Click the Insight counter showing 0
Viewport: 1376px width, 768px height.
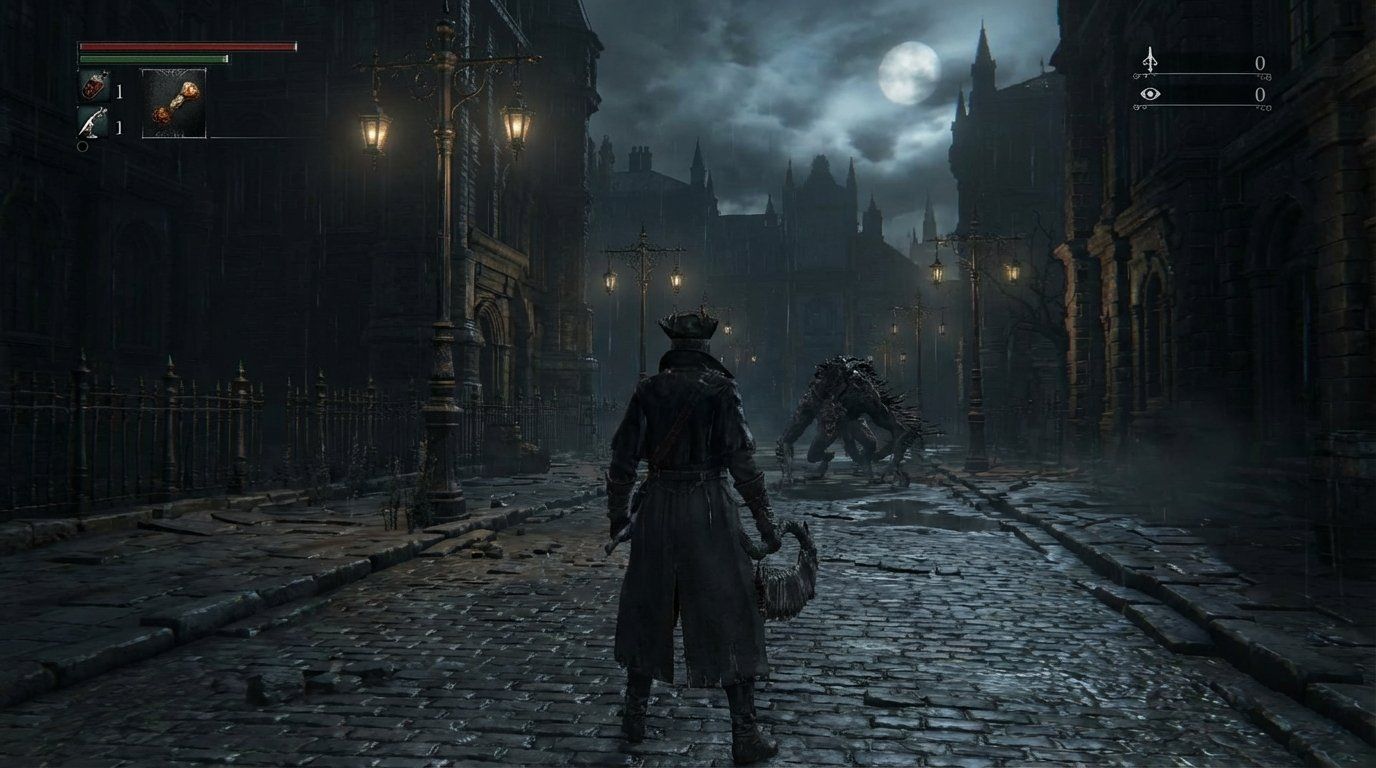1258,95
